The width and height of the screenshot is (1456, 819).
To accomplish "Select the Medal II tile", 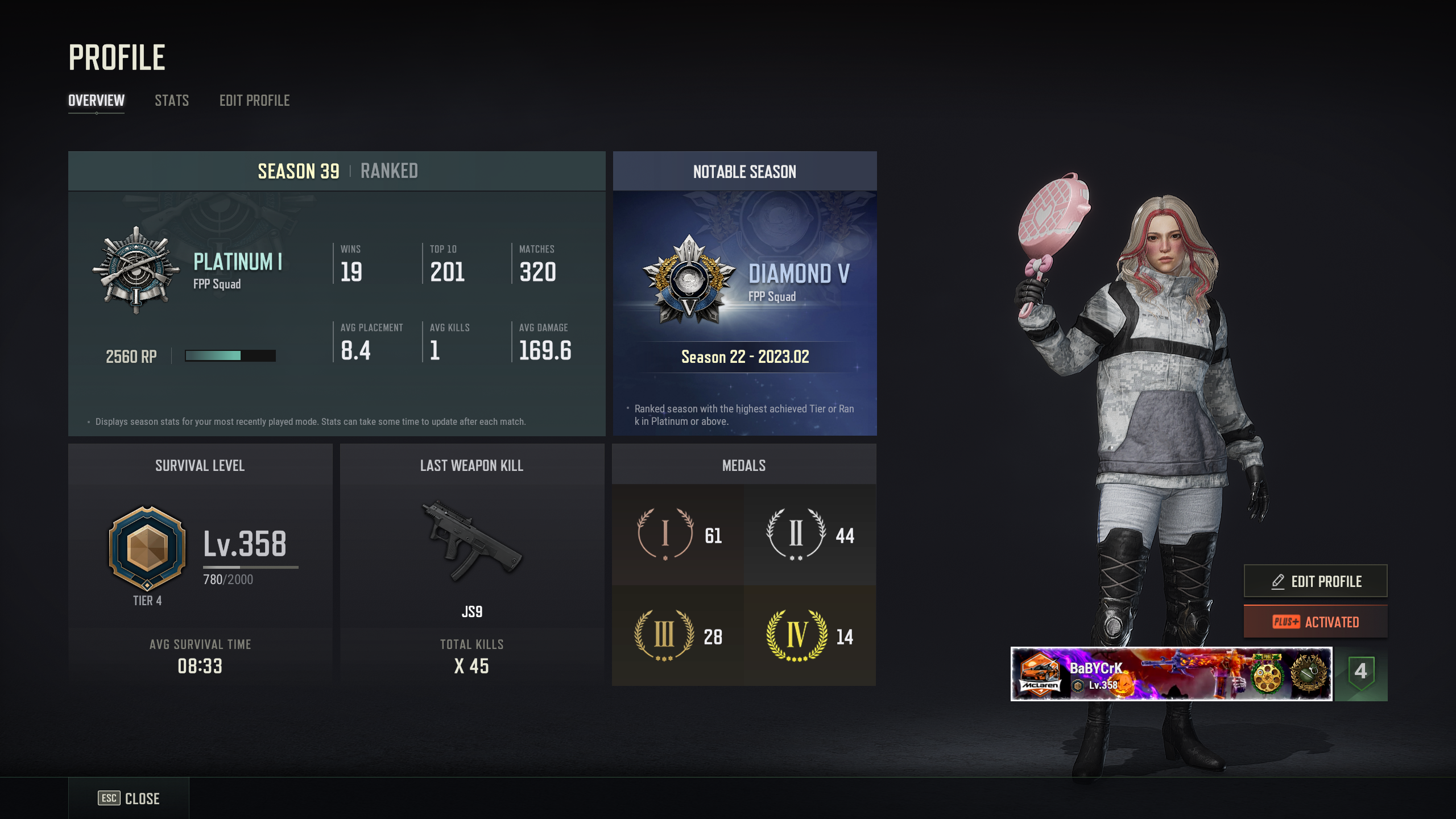I will (x=809, y=535).
